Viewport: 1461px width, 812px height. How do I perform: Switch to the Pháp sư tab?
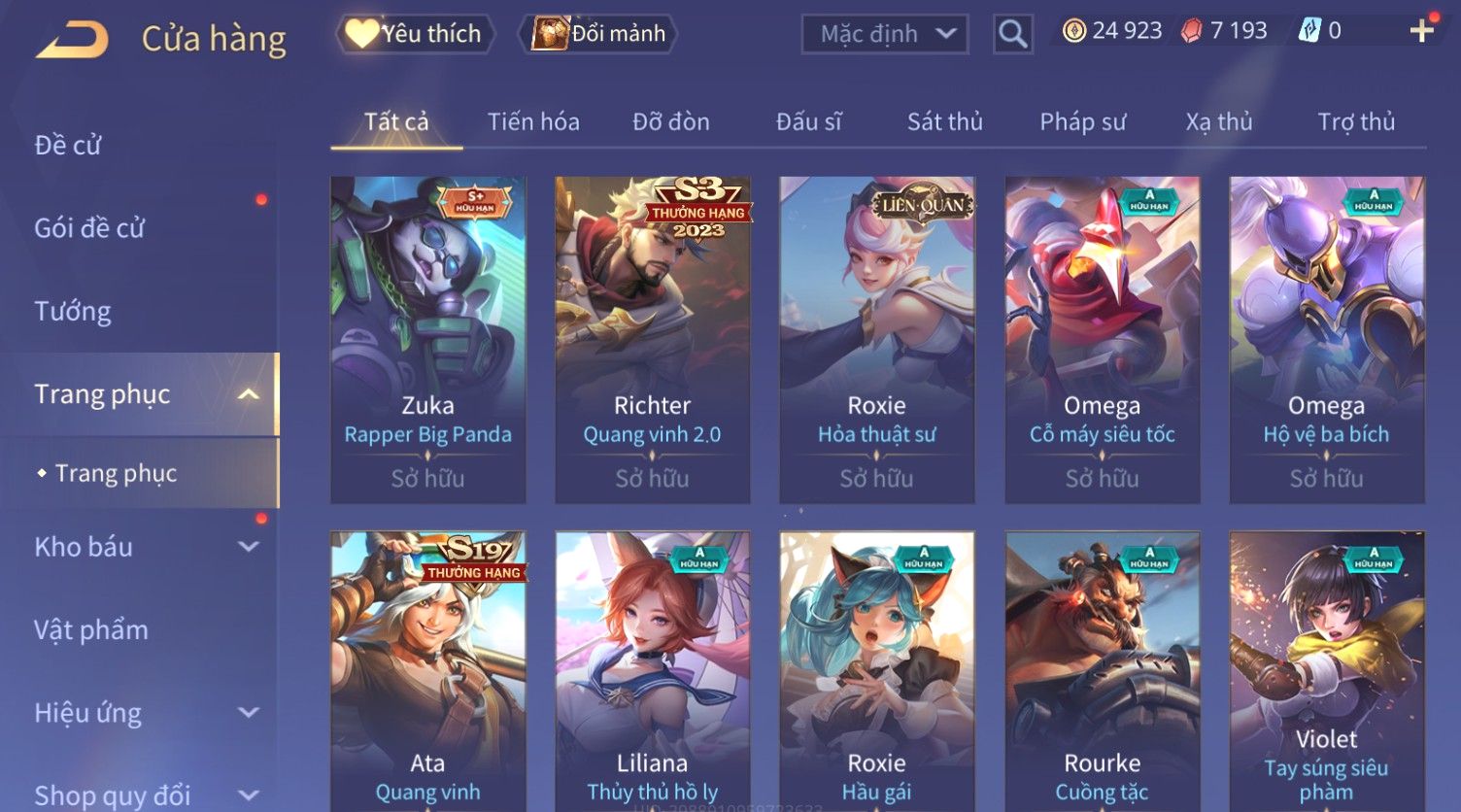(1082, 122)
